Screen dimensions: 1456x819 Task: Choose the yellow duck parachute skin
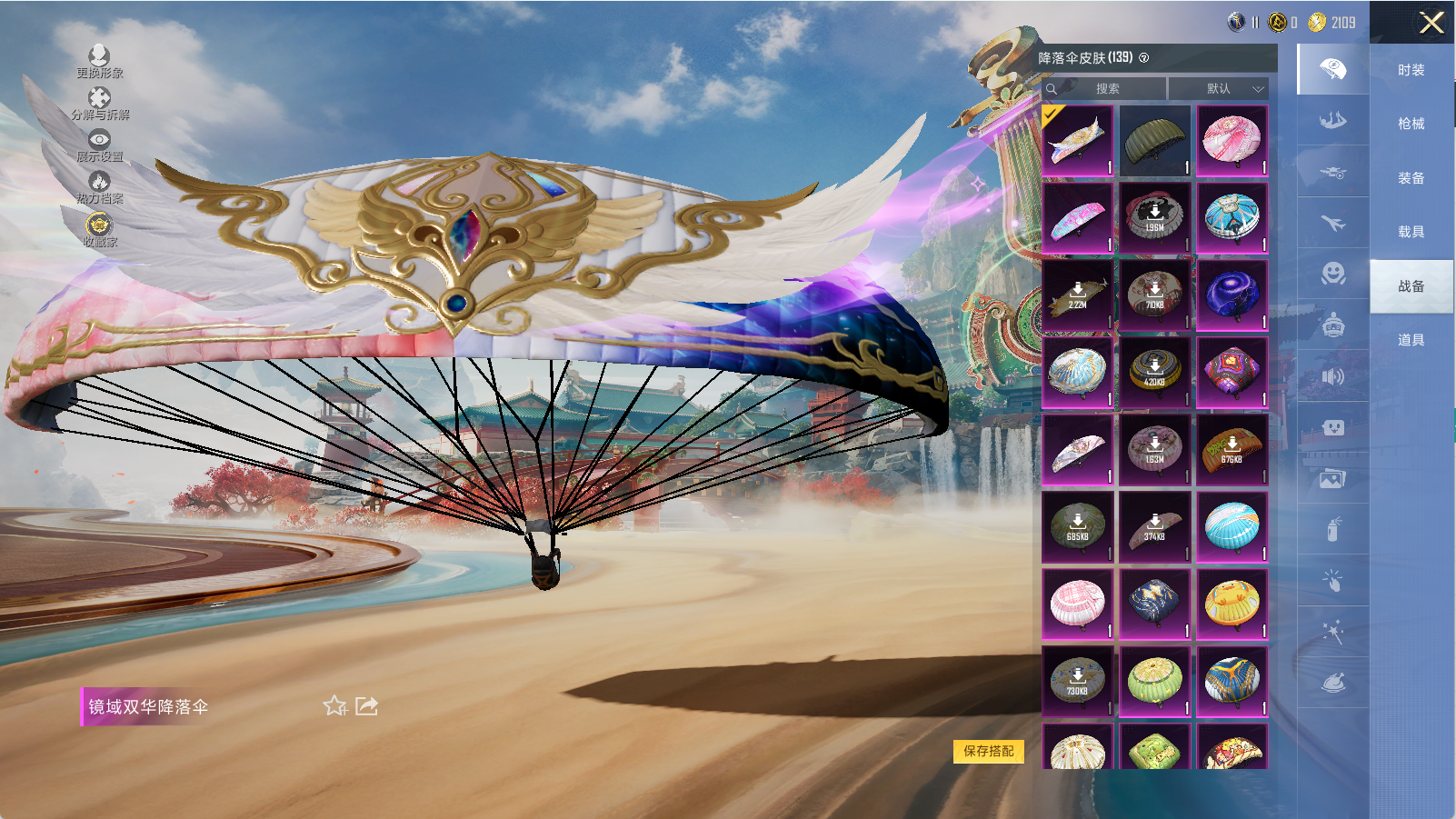tap(1232, 604)
